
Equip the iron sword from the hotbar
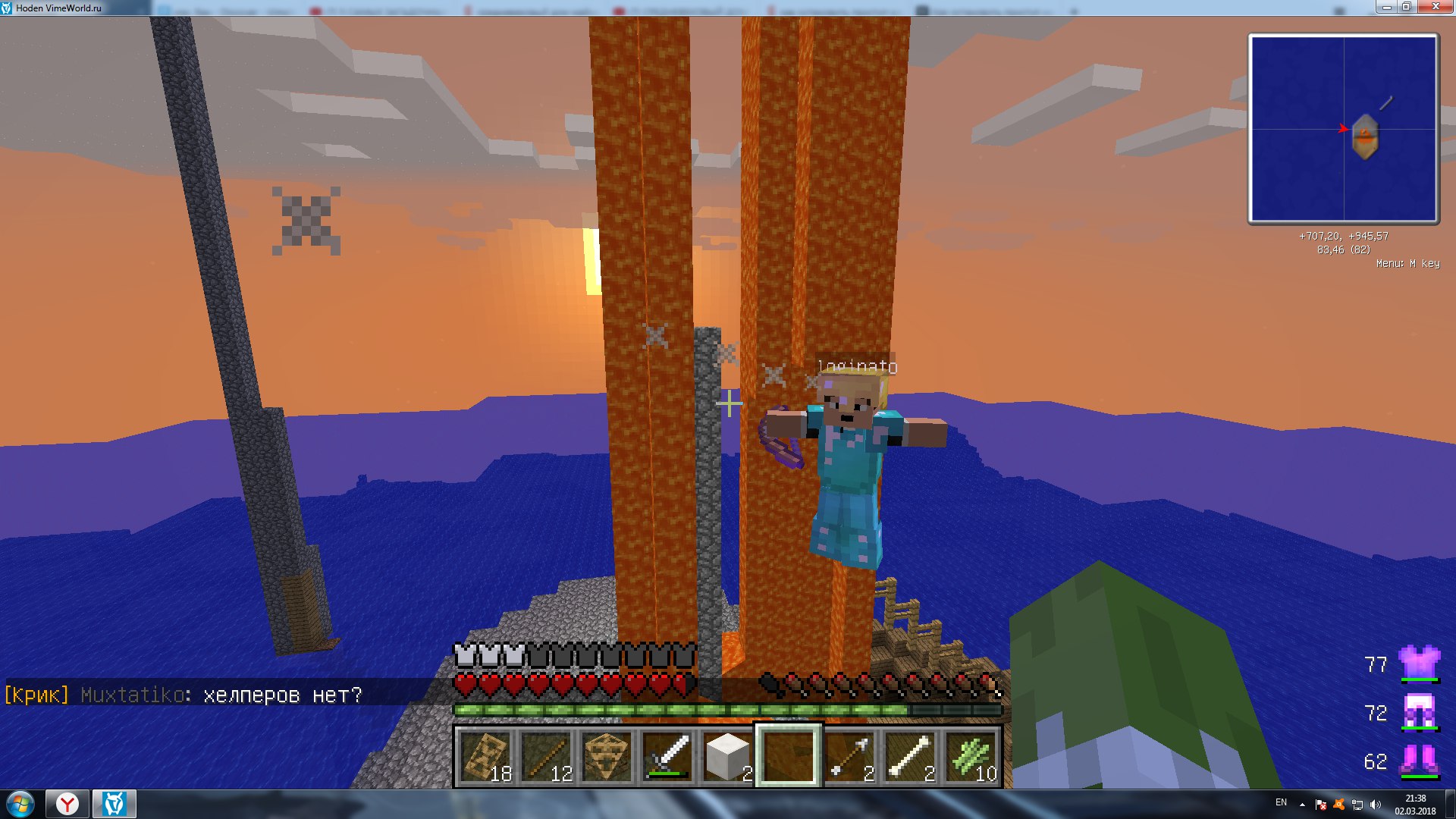point(667,757)
